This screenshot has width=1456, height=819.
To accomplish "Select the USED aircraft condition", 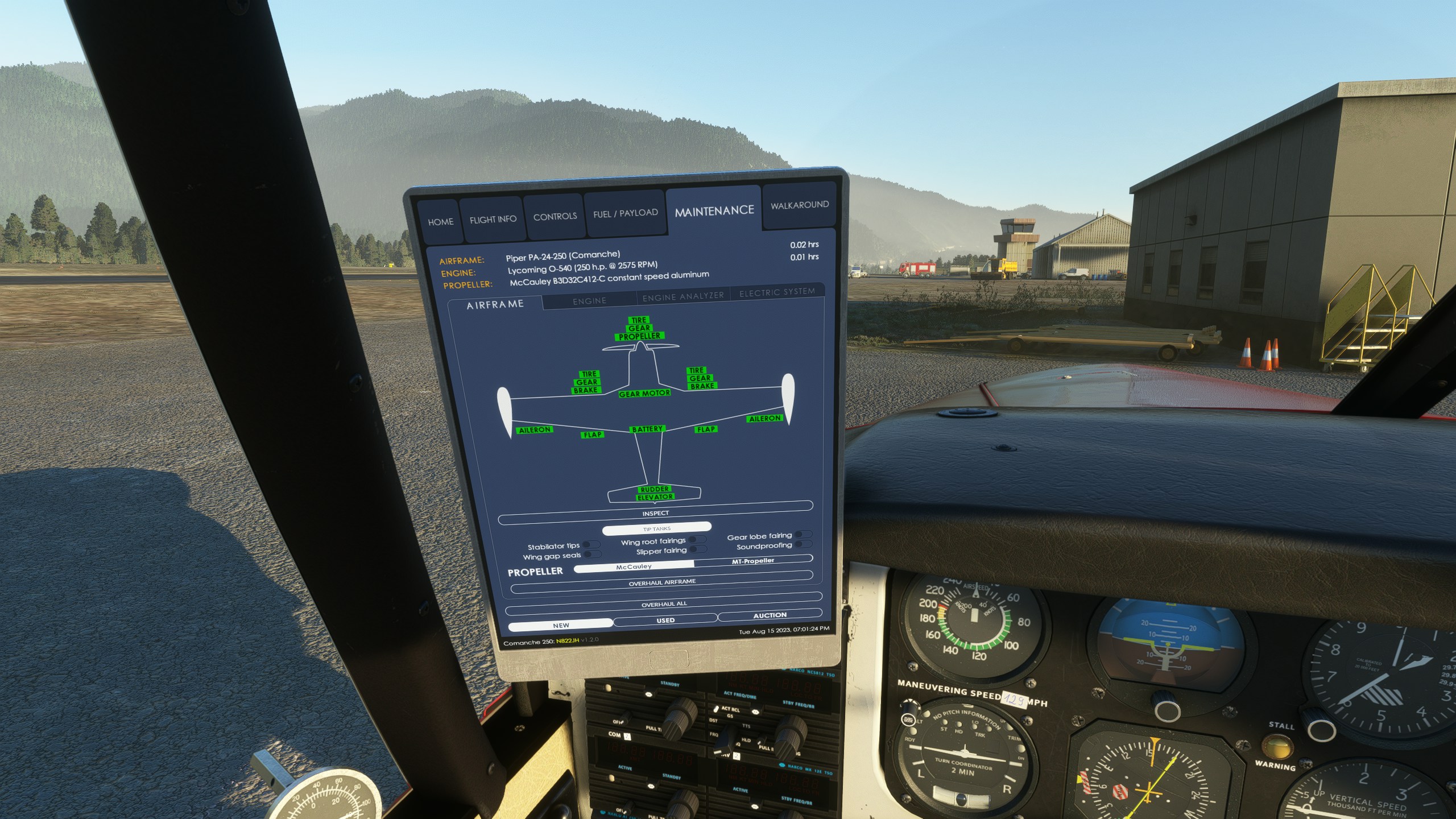I will point(665,620).
